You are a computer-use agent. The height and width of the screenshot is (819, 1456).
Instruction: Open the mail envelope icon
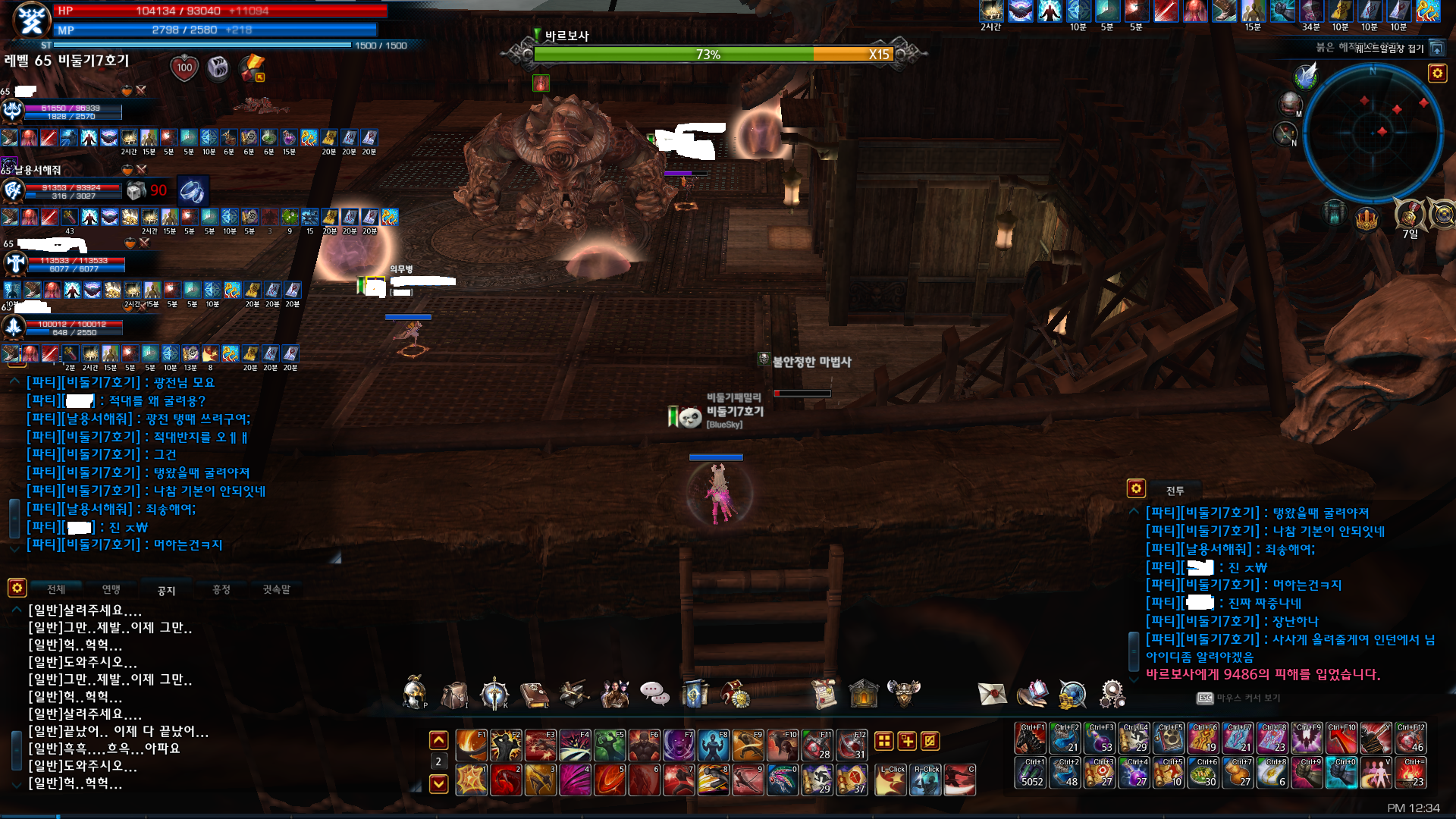tap(992, 693)
